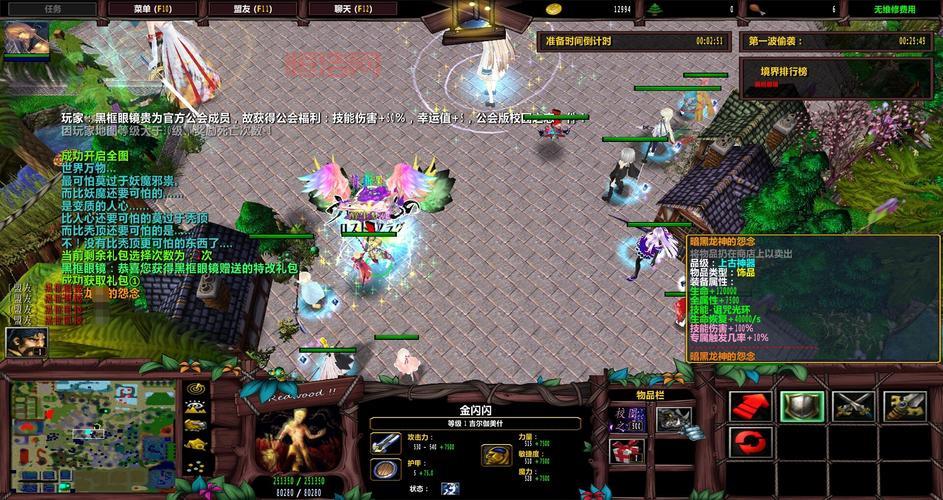Click the golden hero attributes icon
Screen dimensions: 943x500
(x=496, y=456)
